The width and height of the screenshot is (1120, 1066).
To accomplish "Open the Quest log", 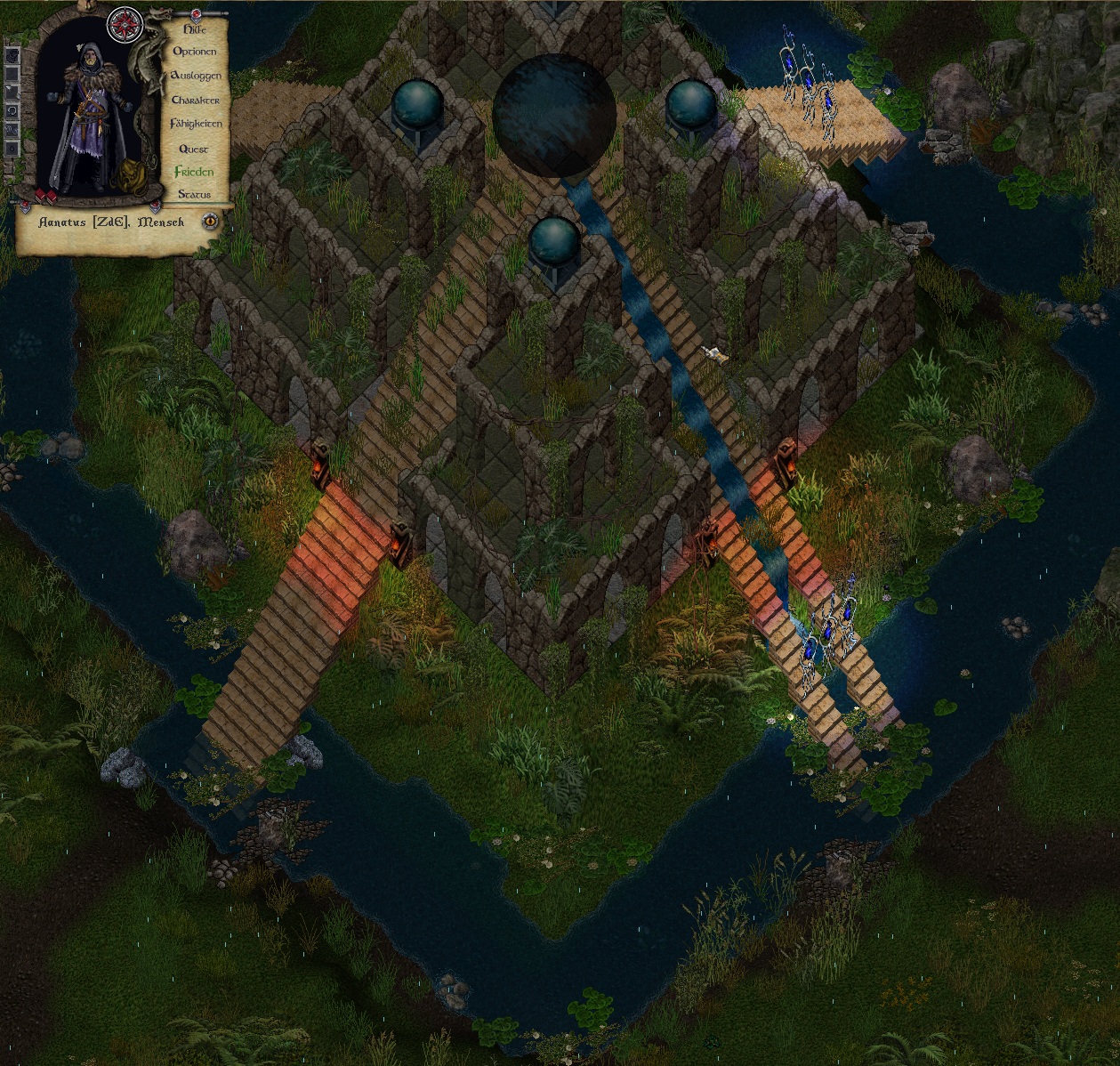I will 193,149.
